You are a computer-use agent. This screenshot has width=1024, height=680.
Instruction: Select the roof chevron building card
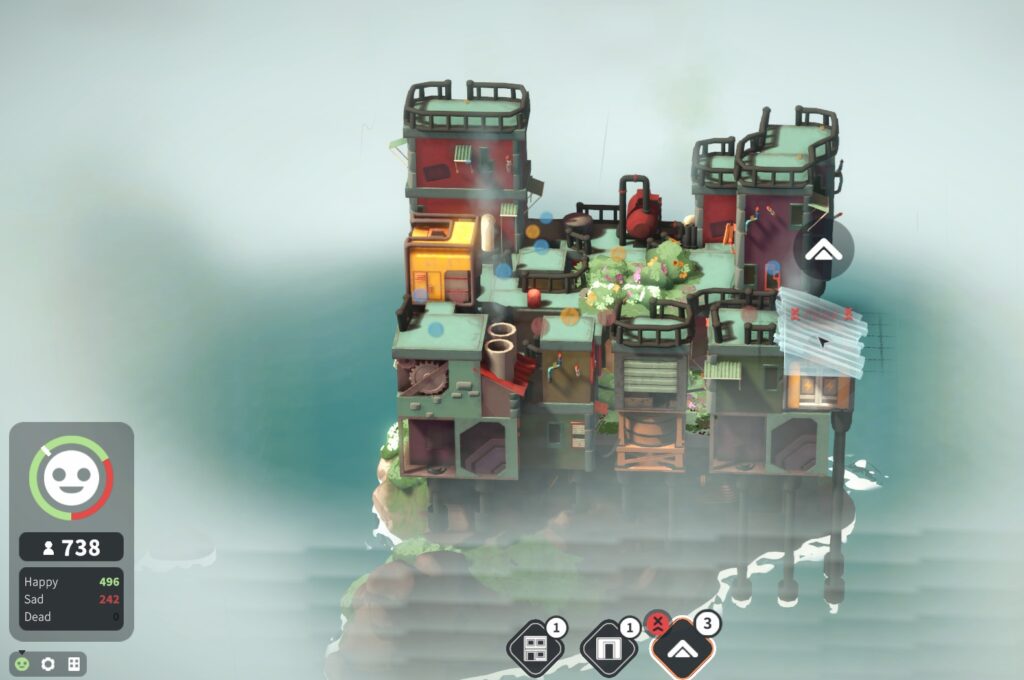tap(683, 650)
